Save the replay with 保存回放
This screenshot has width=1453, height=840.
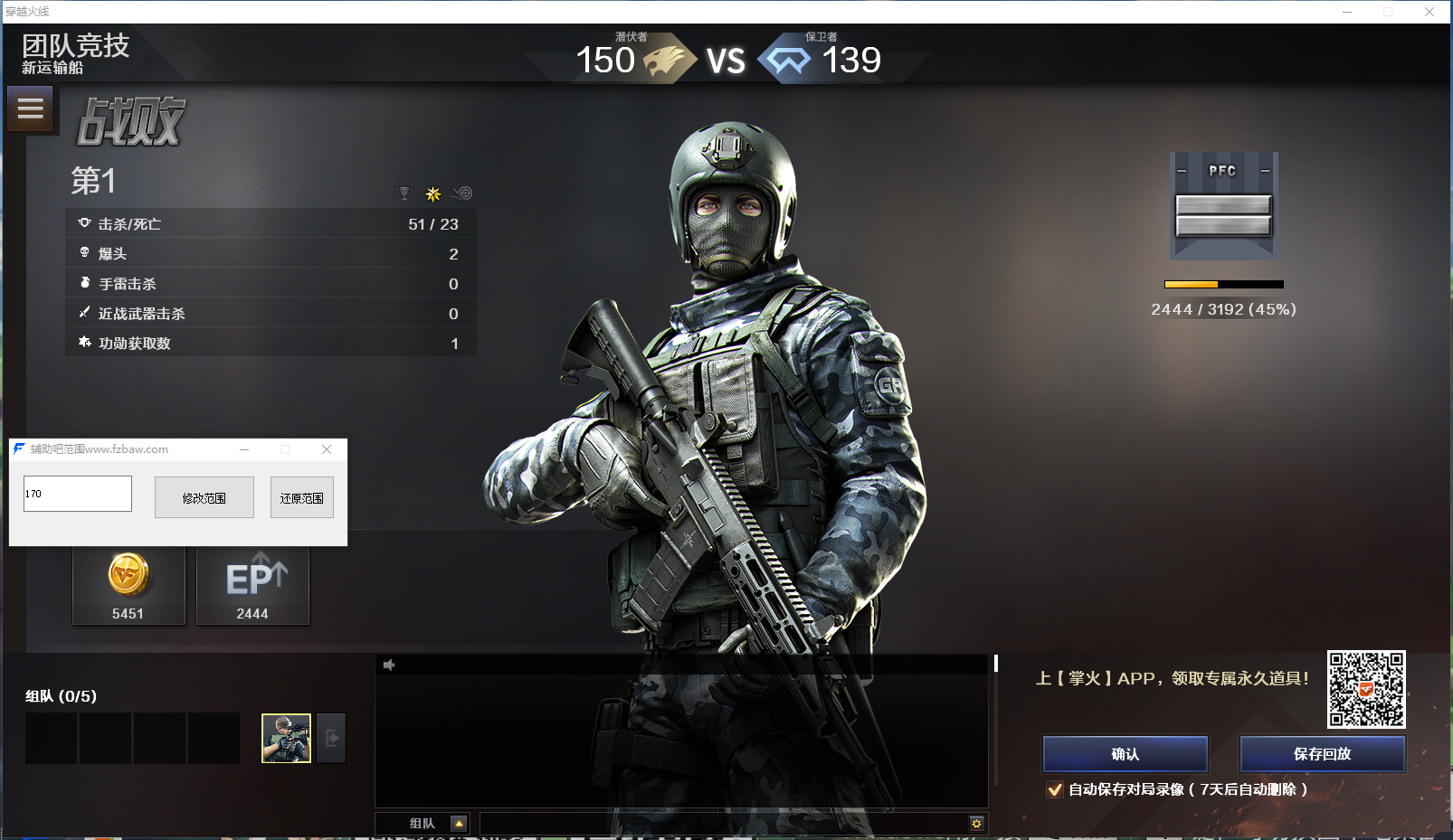pyautogui.click(x=1322, y=754)
